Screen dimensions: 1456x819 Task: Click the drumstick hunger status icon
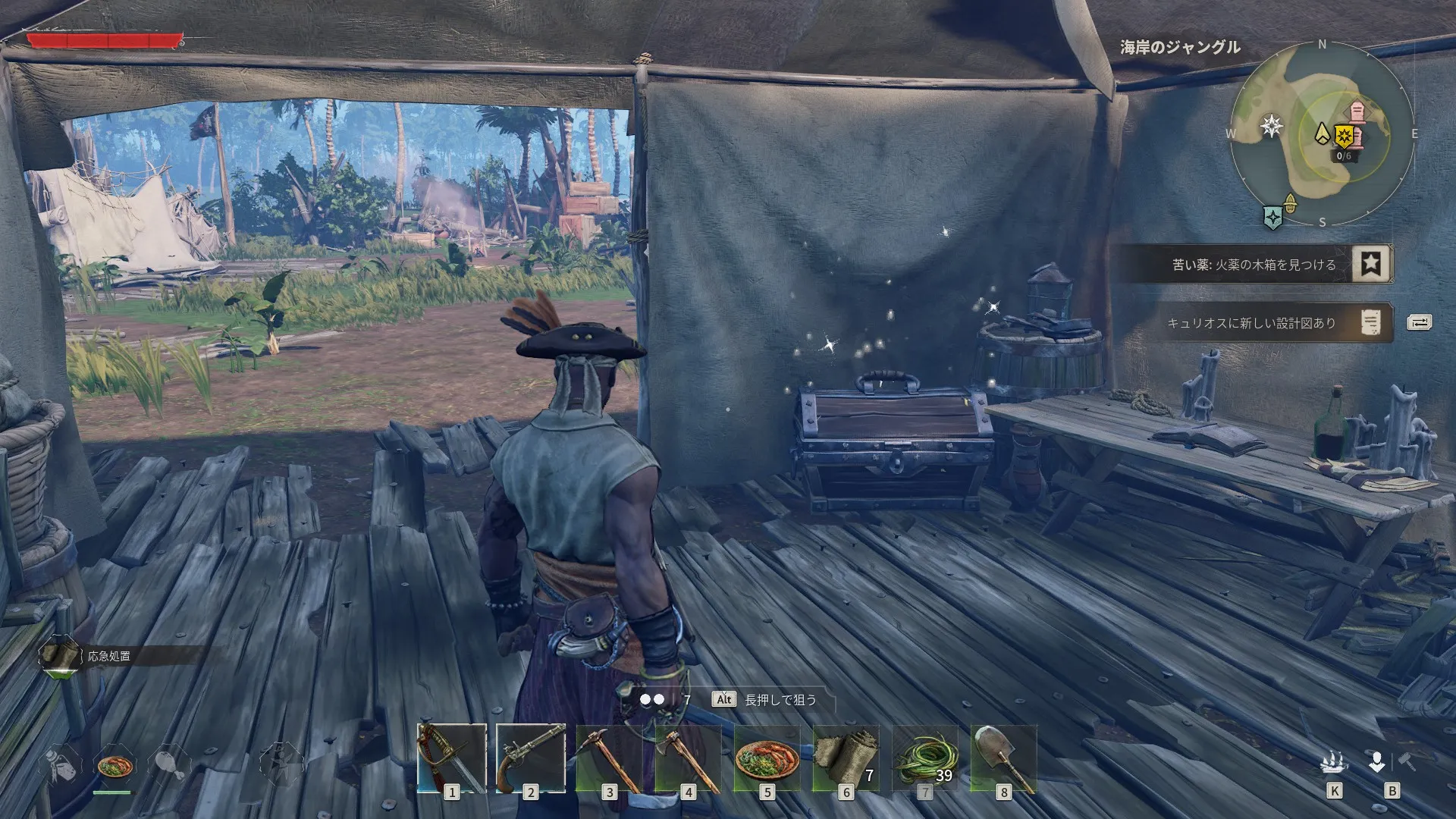click(x=169, y=764)
